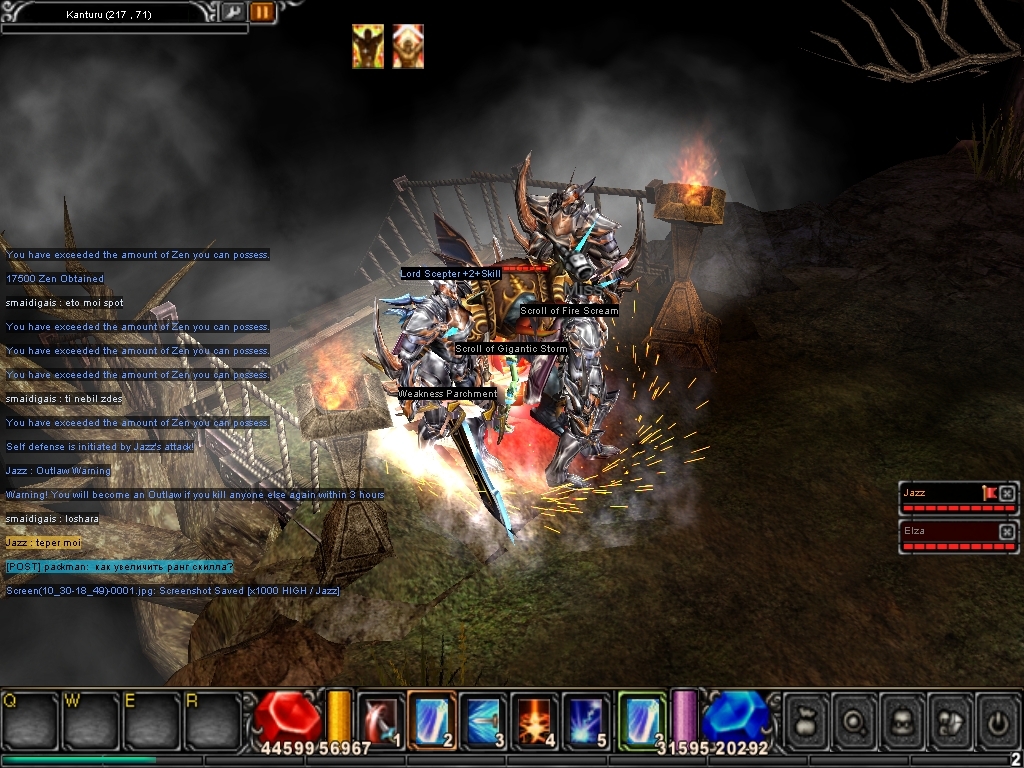Image resolution: width=1024 pixels, height=768 pixels.
Task: Click the red buff icon with raised arms
Action: [408, 46]
